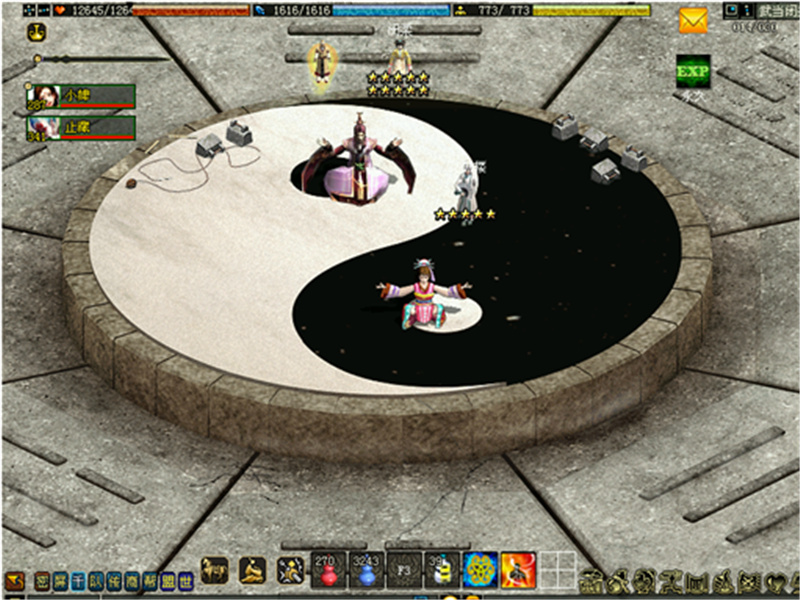Switch to the 盟 alliance chat channel
The height and width of the screenshot is (600, 800).
(168, 579)
